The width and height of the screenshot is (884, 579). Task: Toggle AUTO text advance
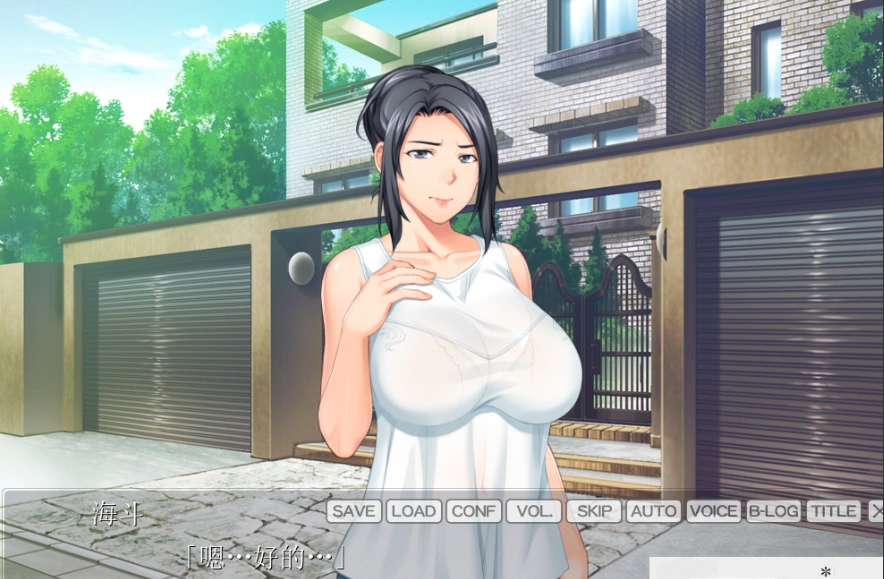click(x=653, y=511)
